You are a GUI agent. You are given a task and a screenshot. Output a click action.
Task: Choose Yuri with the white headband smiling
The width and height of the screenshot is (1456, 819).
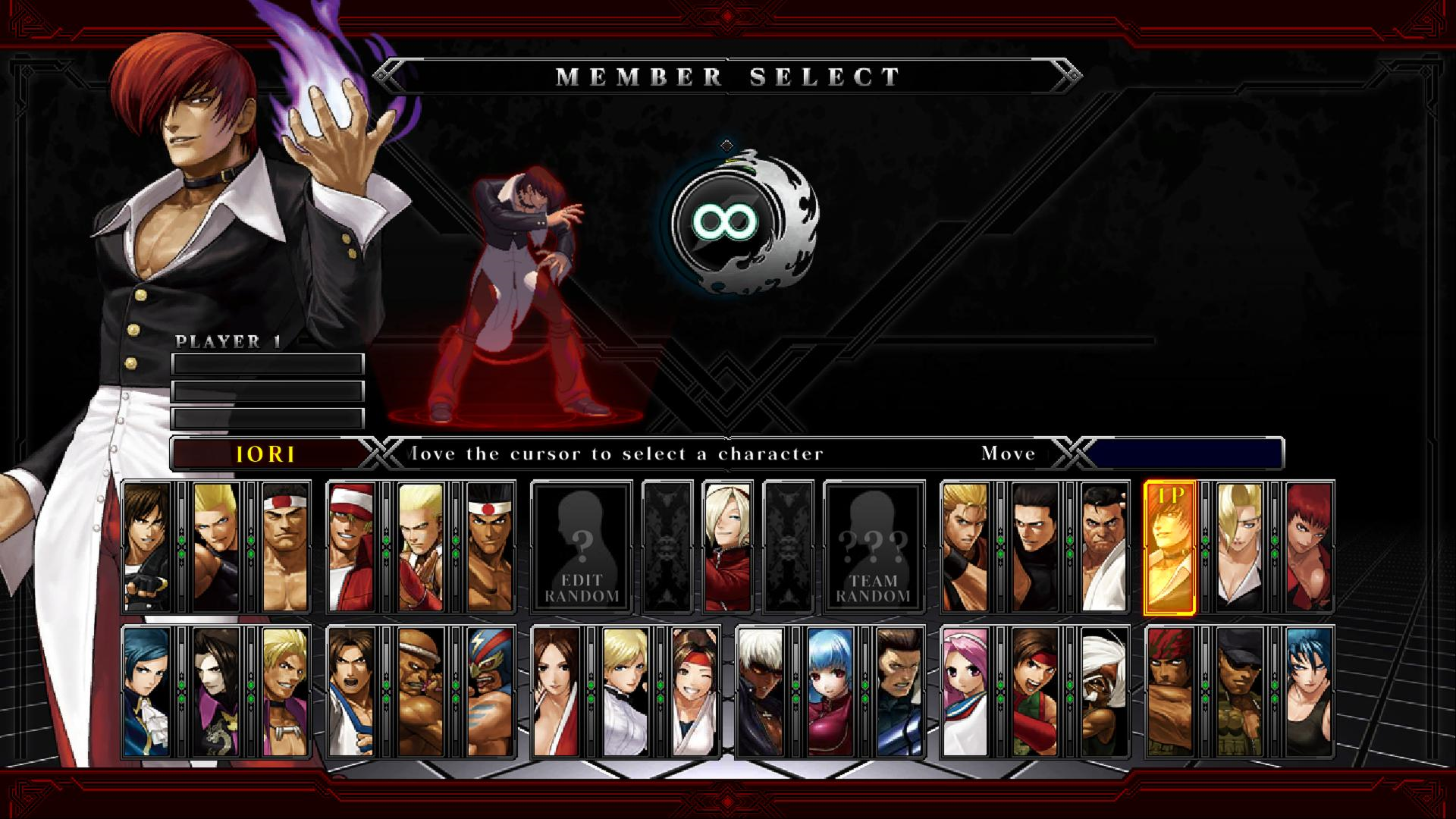coord(695,692)
